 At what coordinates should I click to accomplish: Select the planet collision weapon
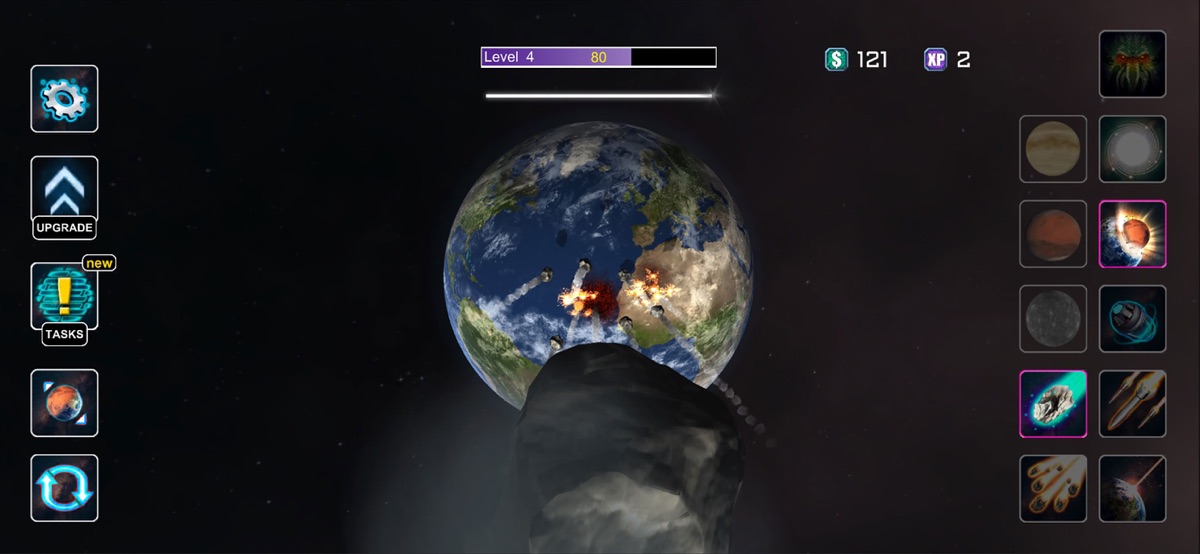click(x=1132, y=234)
